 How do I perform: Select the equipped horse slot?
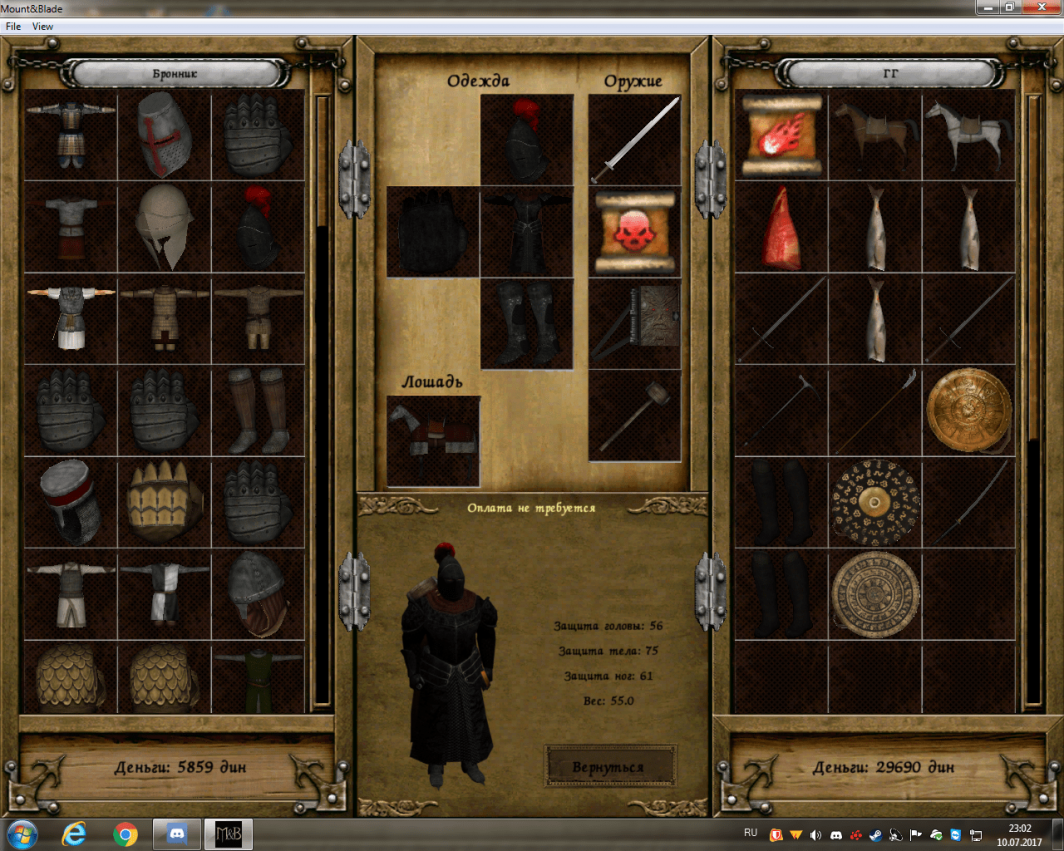coord(433,441)
